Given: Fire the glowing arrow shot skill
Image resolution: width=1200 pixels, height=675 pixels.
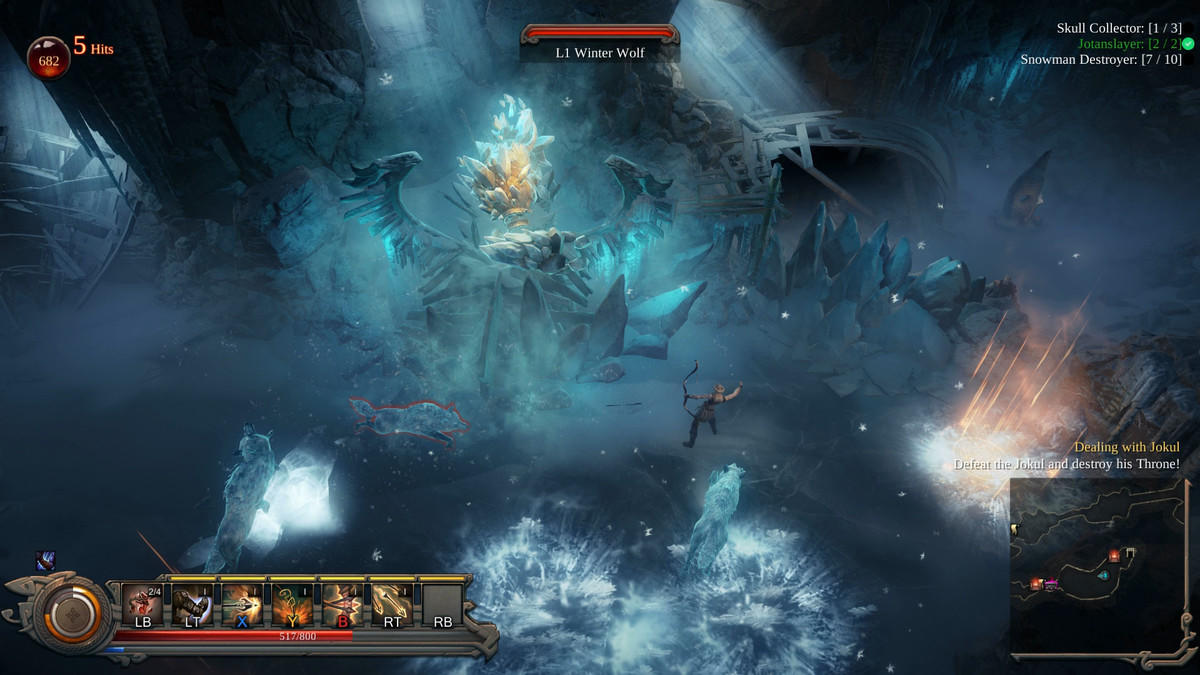Looking at the screenshot, I should click(x=242, y=604).
